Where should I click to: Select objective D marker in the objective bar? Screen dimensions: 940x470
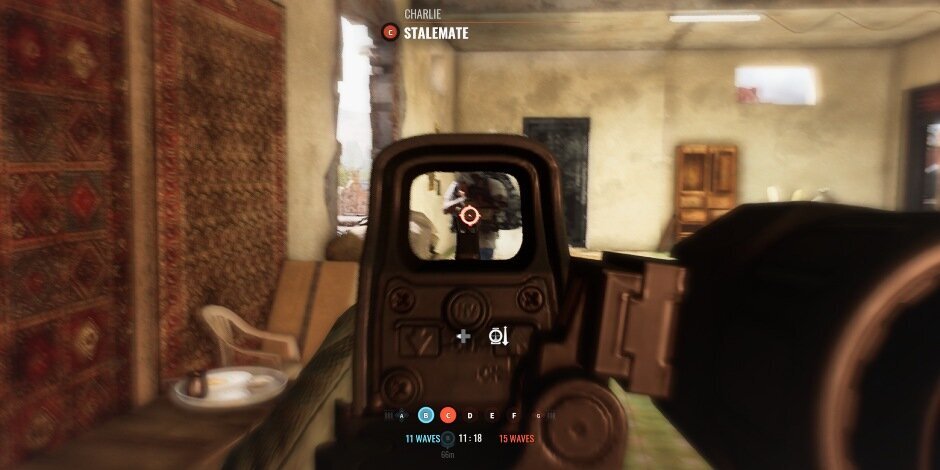[x=470, y=415]
